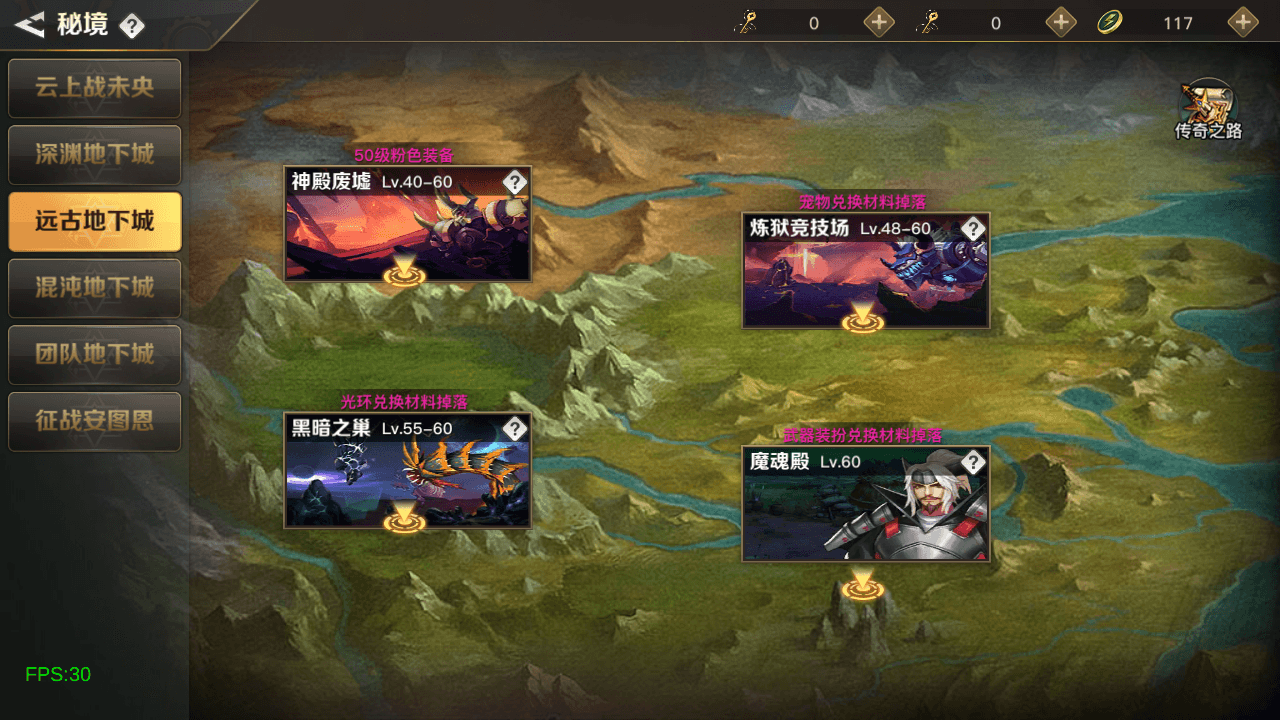Switch to the 云上战未央 tab
This screenshot has width=1280, height=720.
point(94,88)
